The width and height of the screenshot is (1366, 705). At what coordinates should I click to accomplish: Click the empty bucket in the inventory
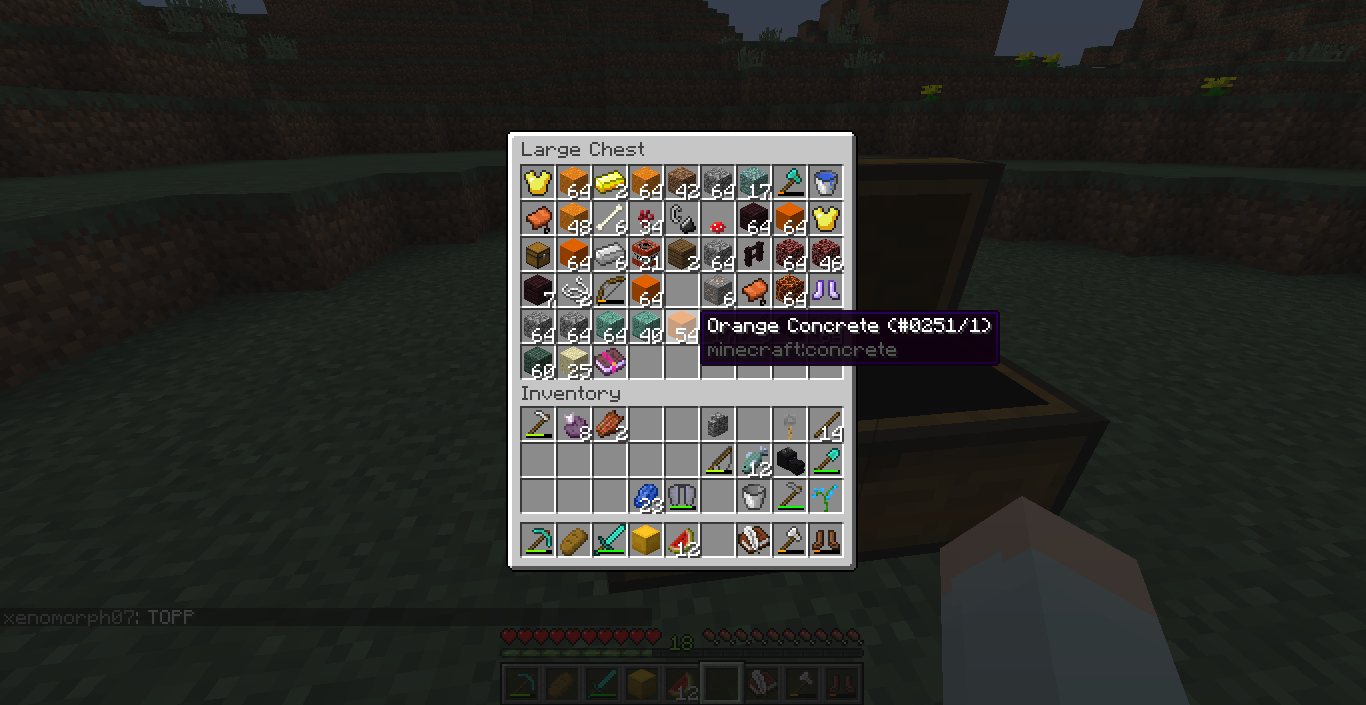point(753,497)
